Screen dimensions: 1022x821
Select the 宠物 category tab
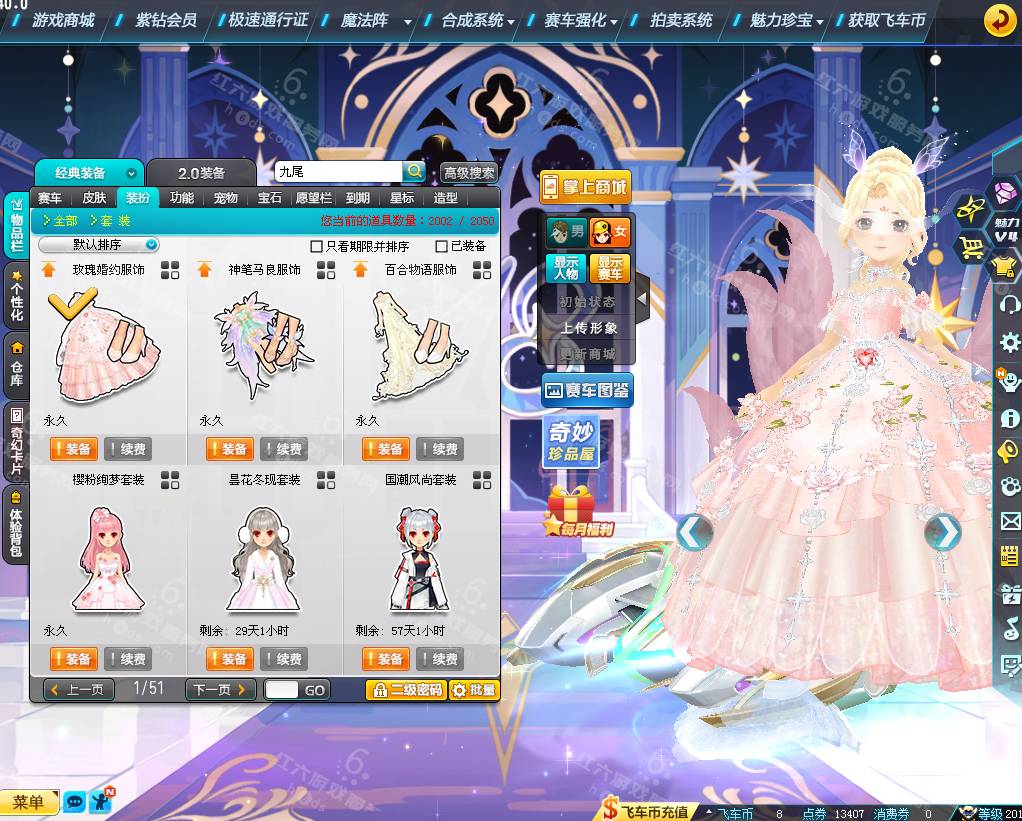pyautogui.click(x=227, y=198)
